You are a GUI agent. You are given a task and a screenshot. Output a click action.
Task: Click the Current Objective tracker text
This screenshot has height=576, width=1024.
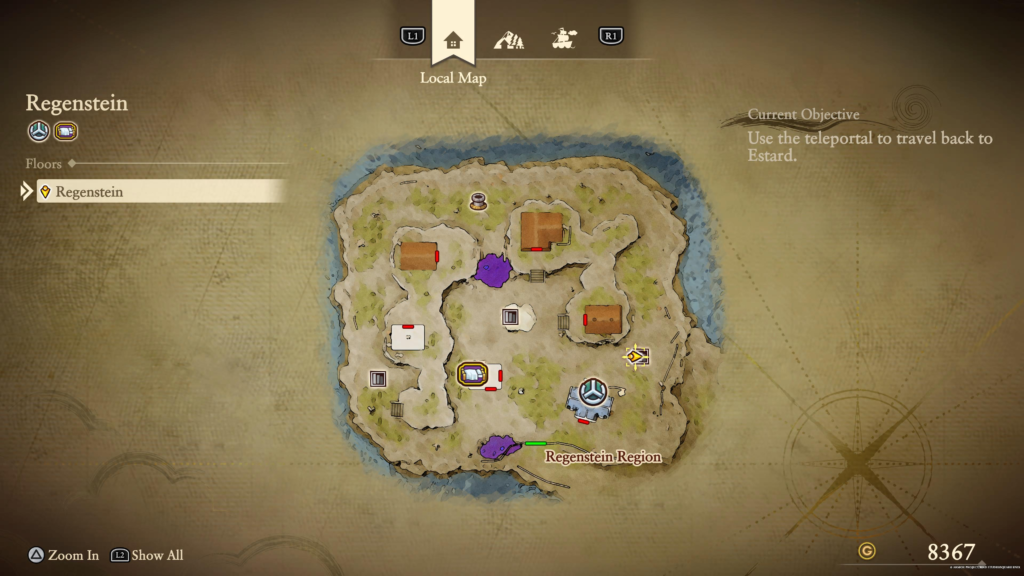pos(870,138)
